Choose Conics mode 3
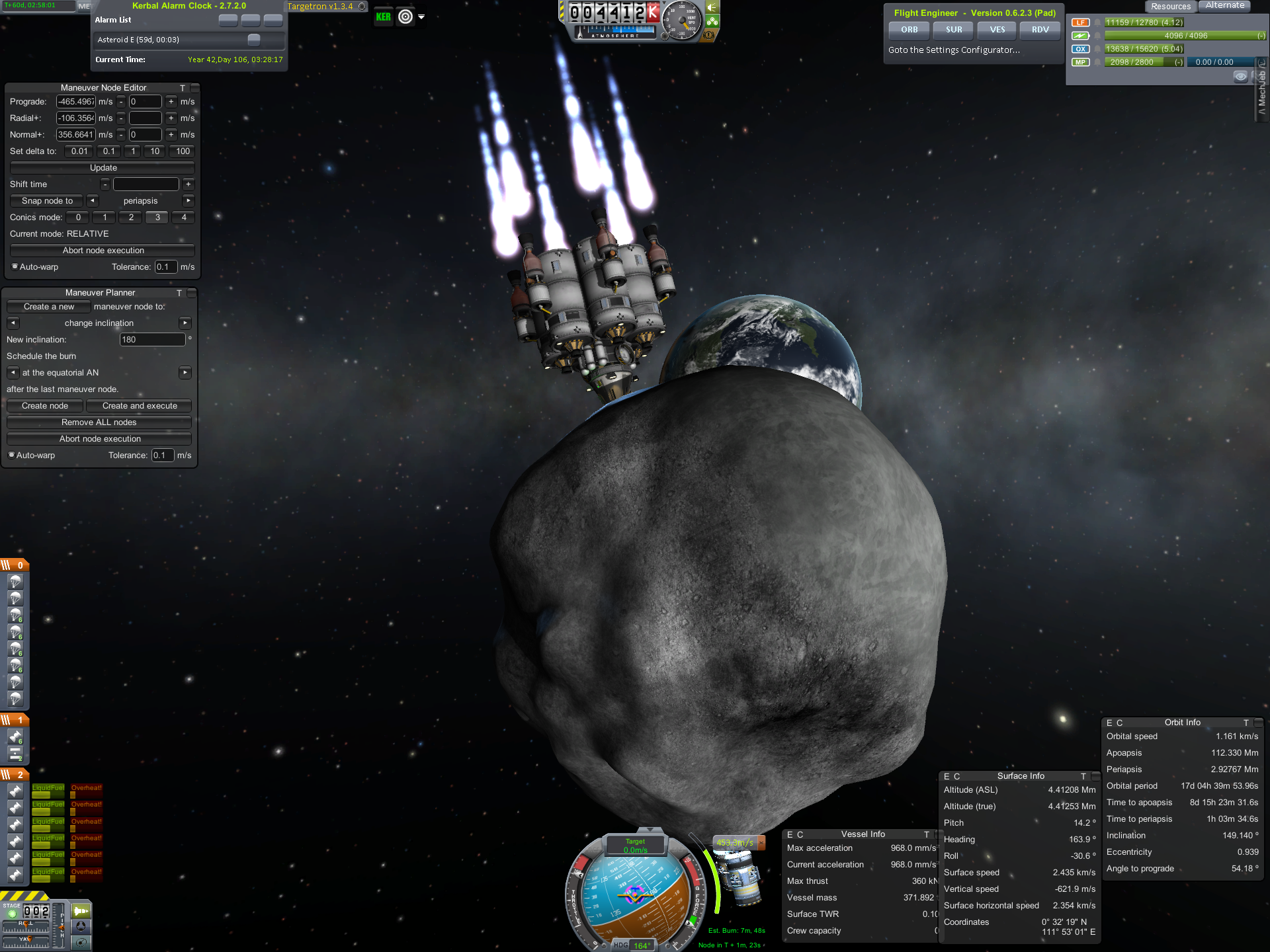The width and height of the screenshot is (1270, 952). (157, 218)
